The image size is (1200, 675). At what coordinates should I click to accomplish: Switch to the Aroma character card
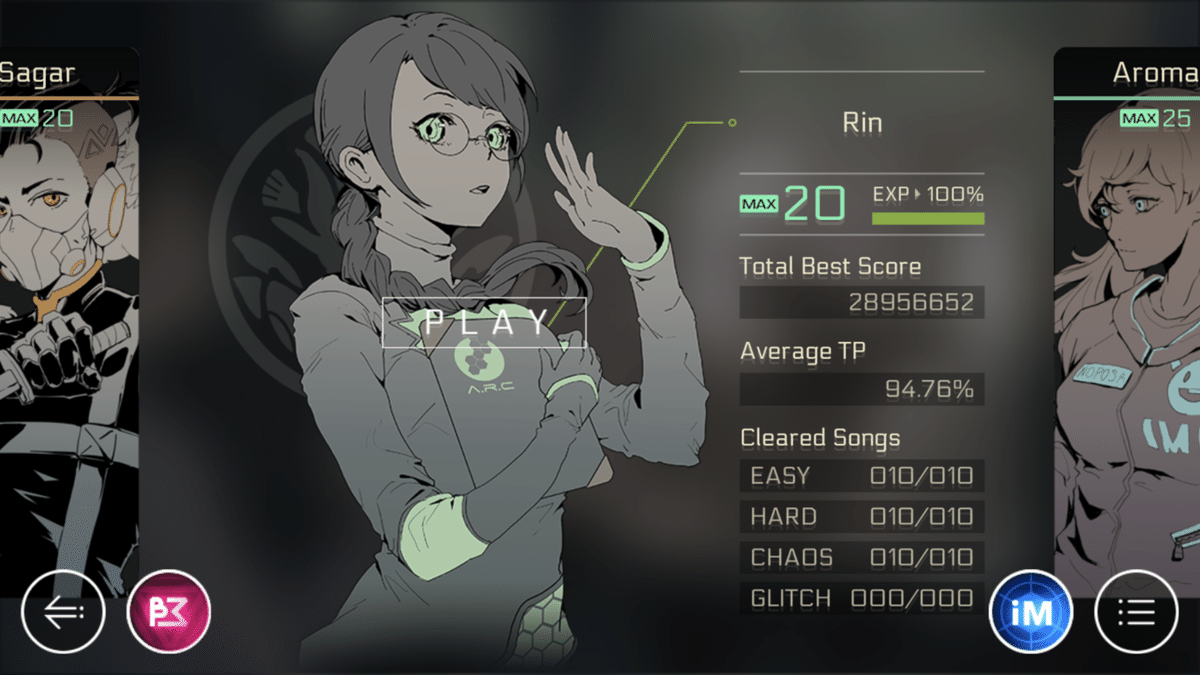coord(1130,300)
